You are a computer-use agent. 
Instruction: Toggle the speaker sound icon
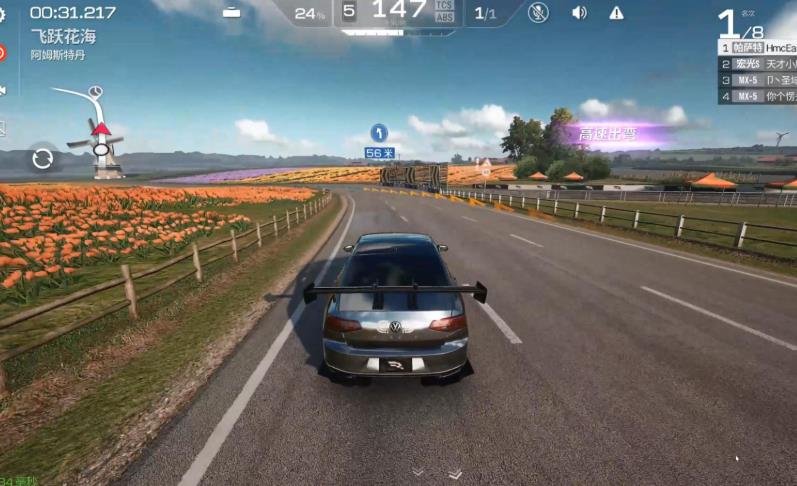(579, 13)
